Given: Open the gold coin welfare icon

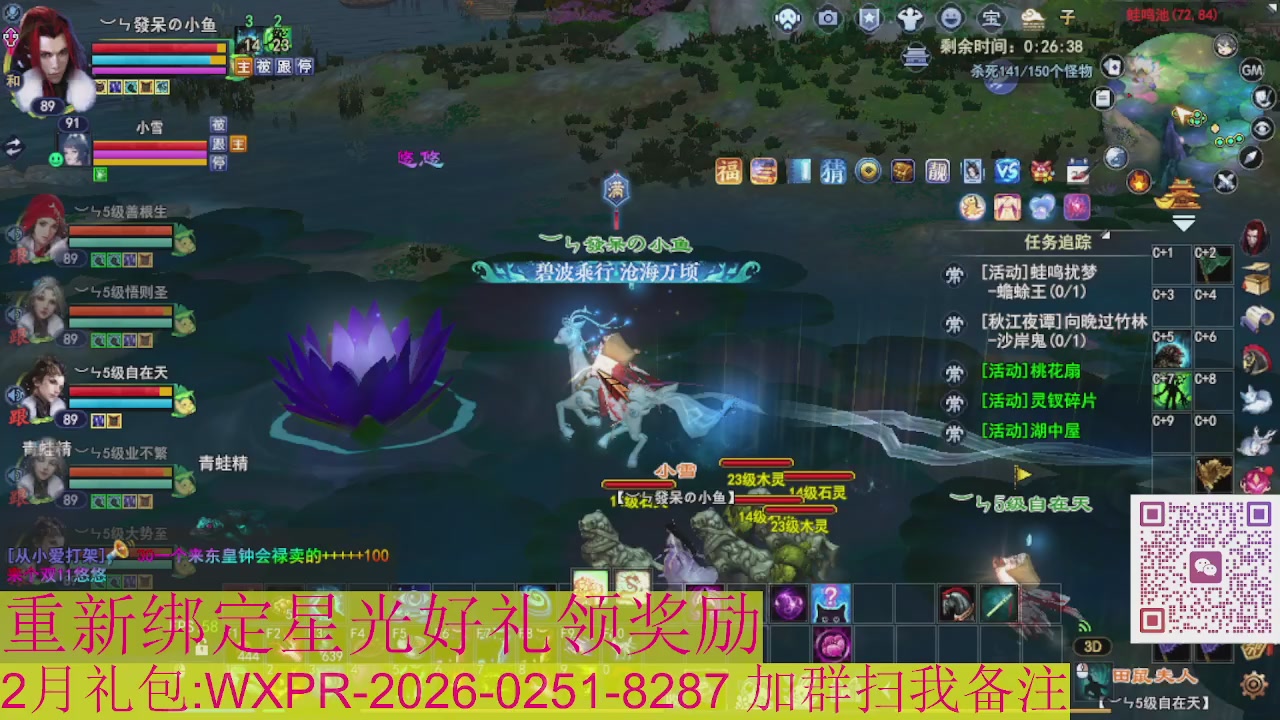Looking at the screenshot, I should 867,170.
